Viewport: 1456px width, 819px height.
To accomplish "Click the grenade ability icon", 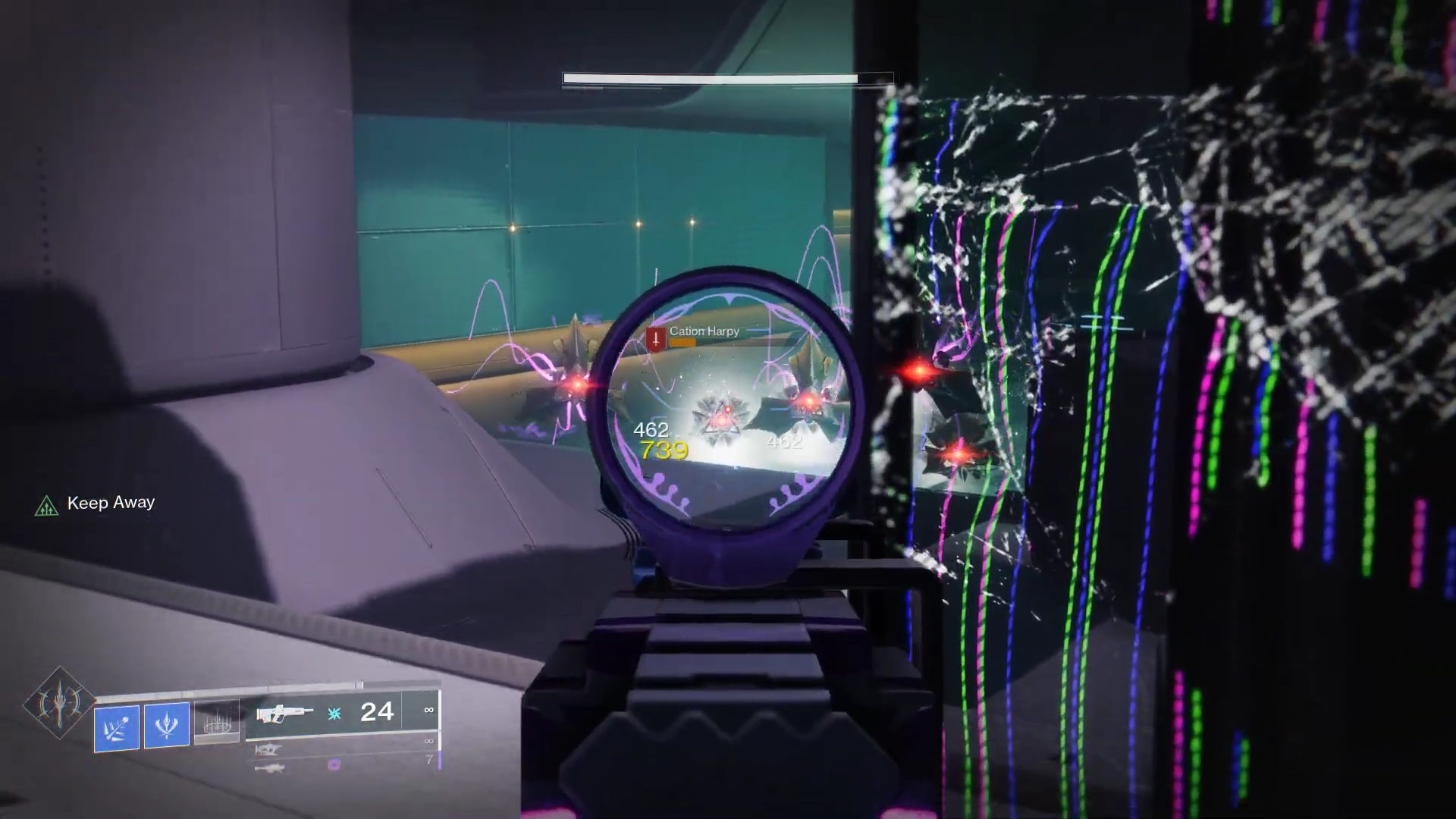I will tap(118, 726).
